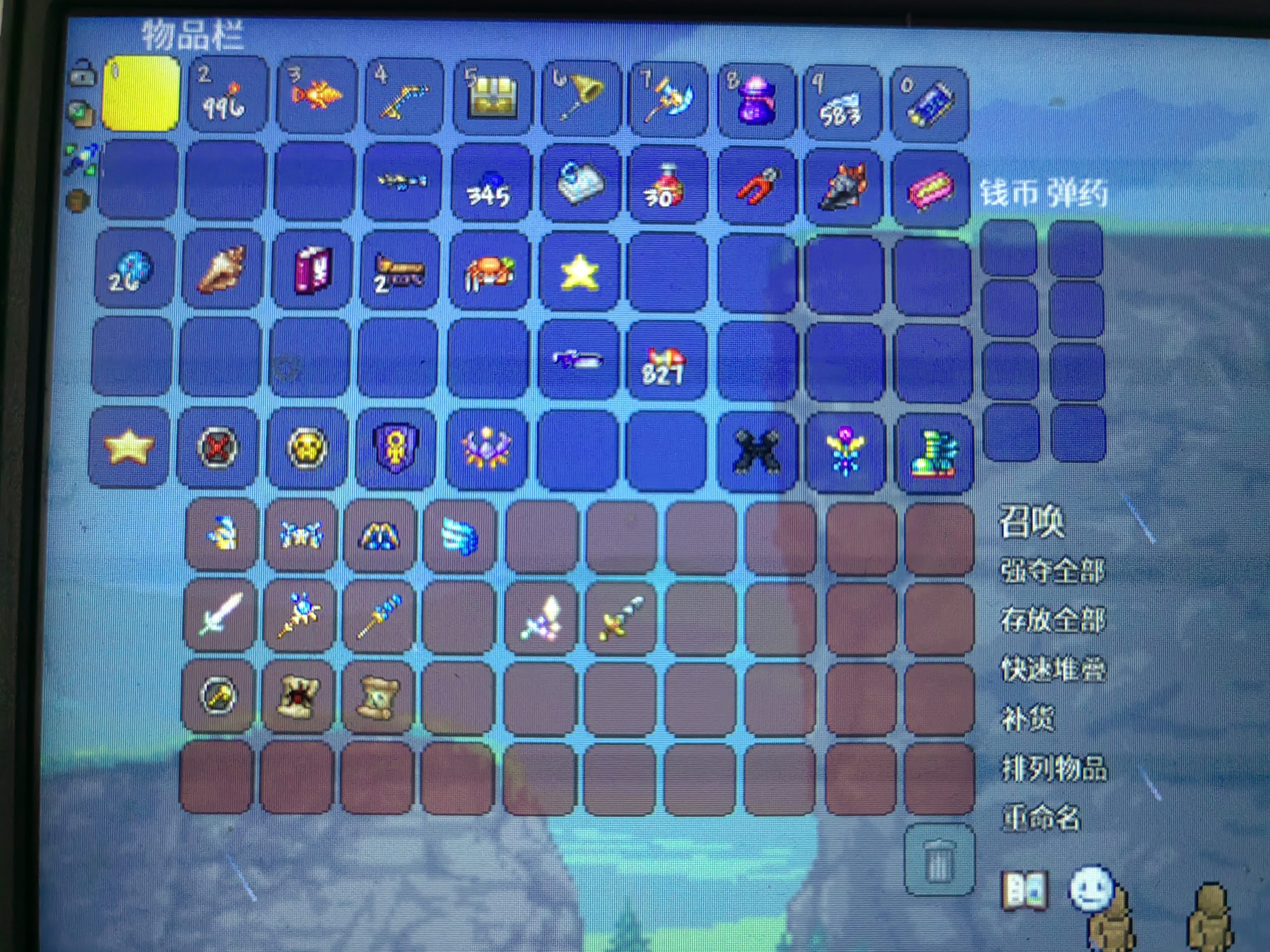Viewport: 1270px width, 952px height.
Task: Select the purple piggy bank slot
Action: [757, 101]
